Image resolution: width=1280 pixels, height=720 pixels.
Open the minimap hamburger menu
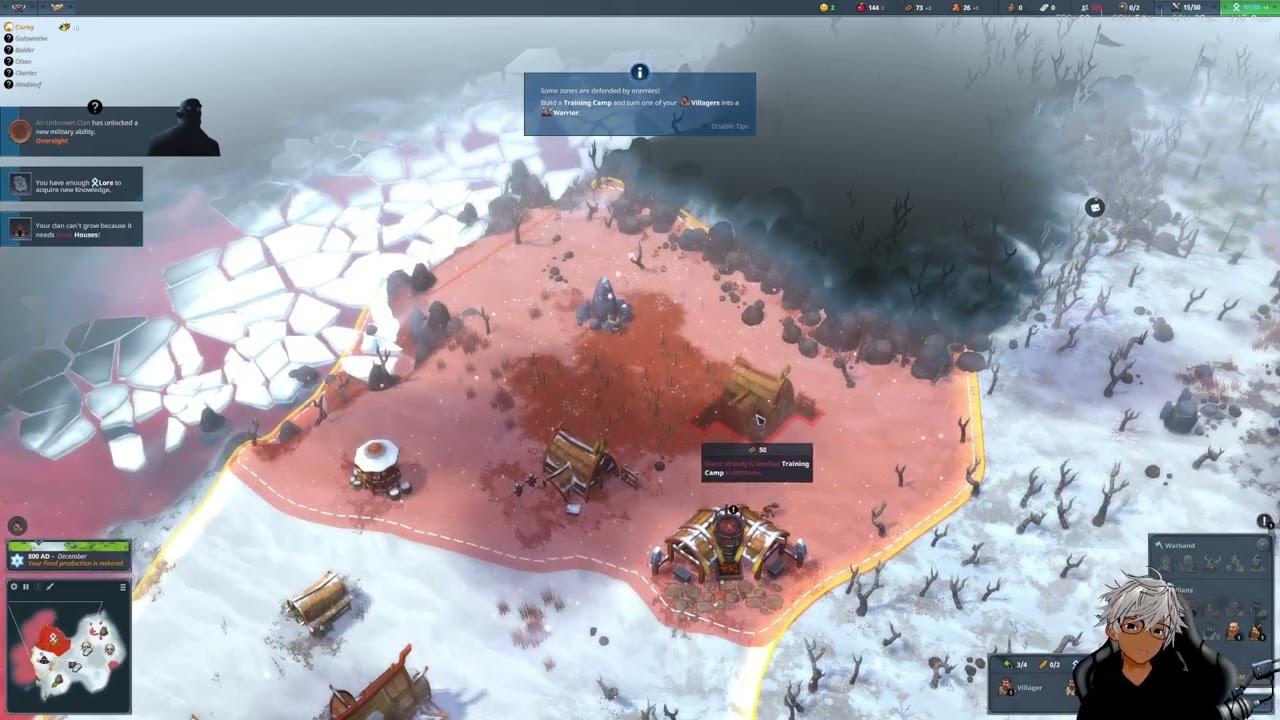[123, 587]
